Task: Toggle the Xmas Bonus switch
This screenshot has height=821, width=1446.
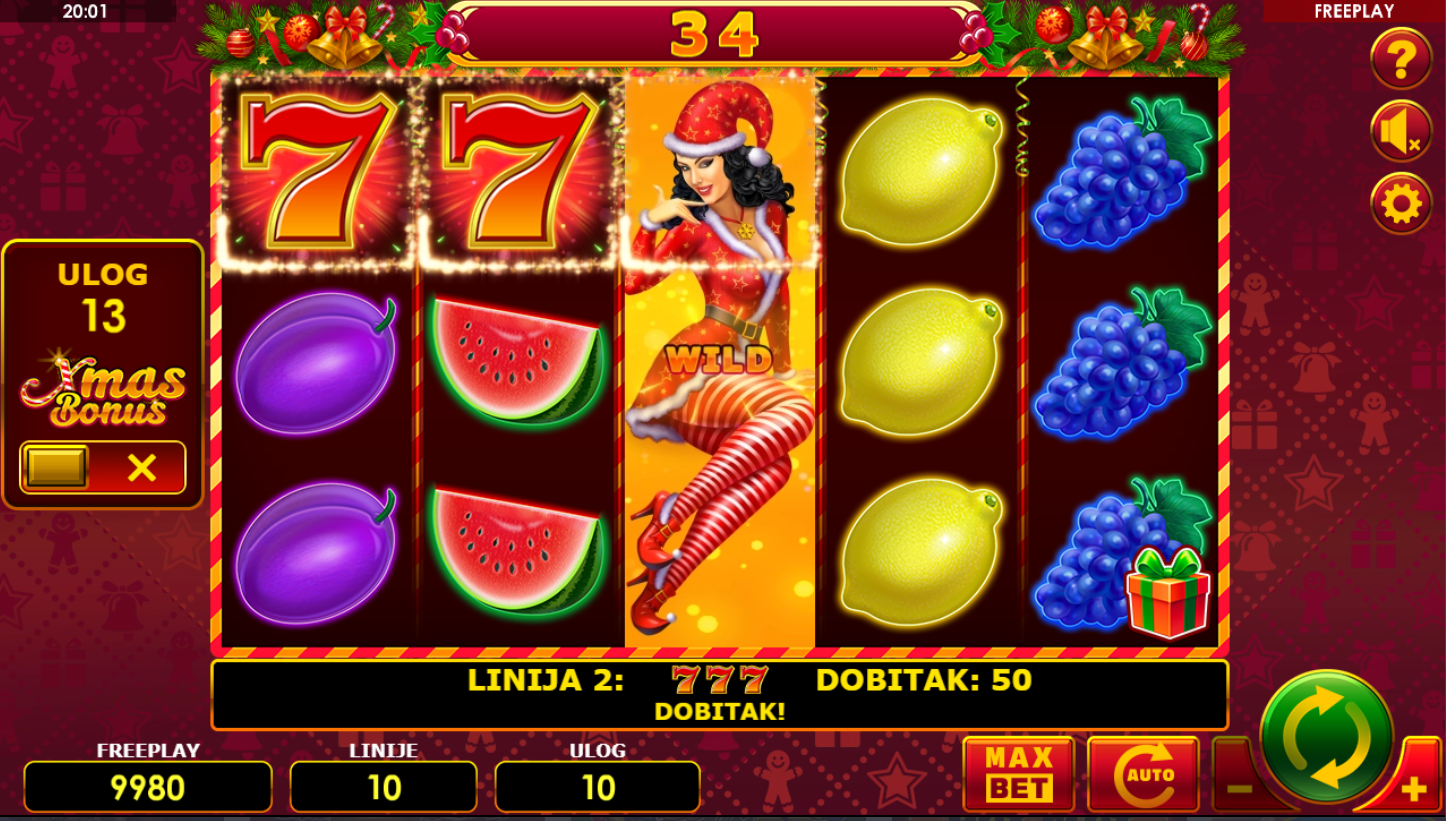Action: tap(103, 467)
